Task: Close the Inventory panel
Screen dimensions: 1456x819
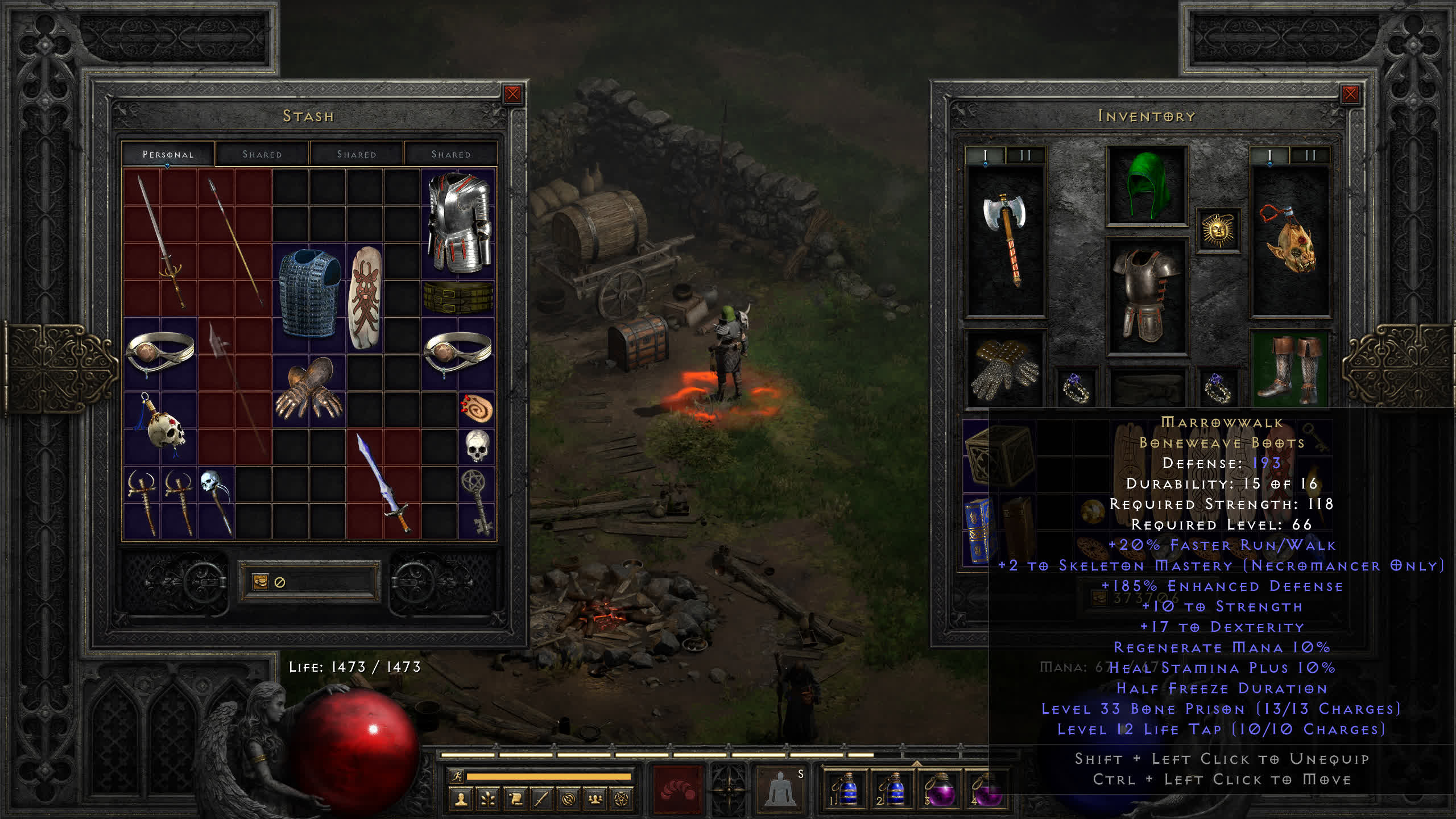Action: (1350, 94)
